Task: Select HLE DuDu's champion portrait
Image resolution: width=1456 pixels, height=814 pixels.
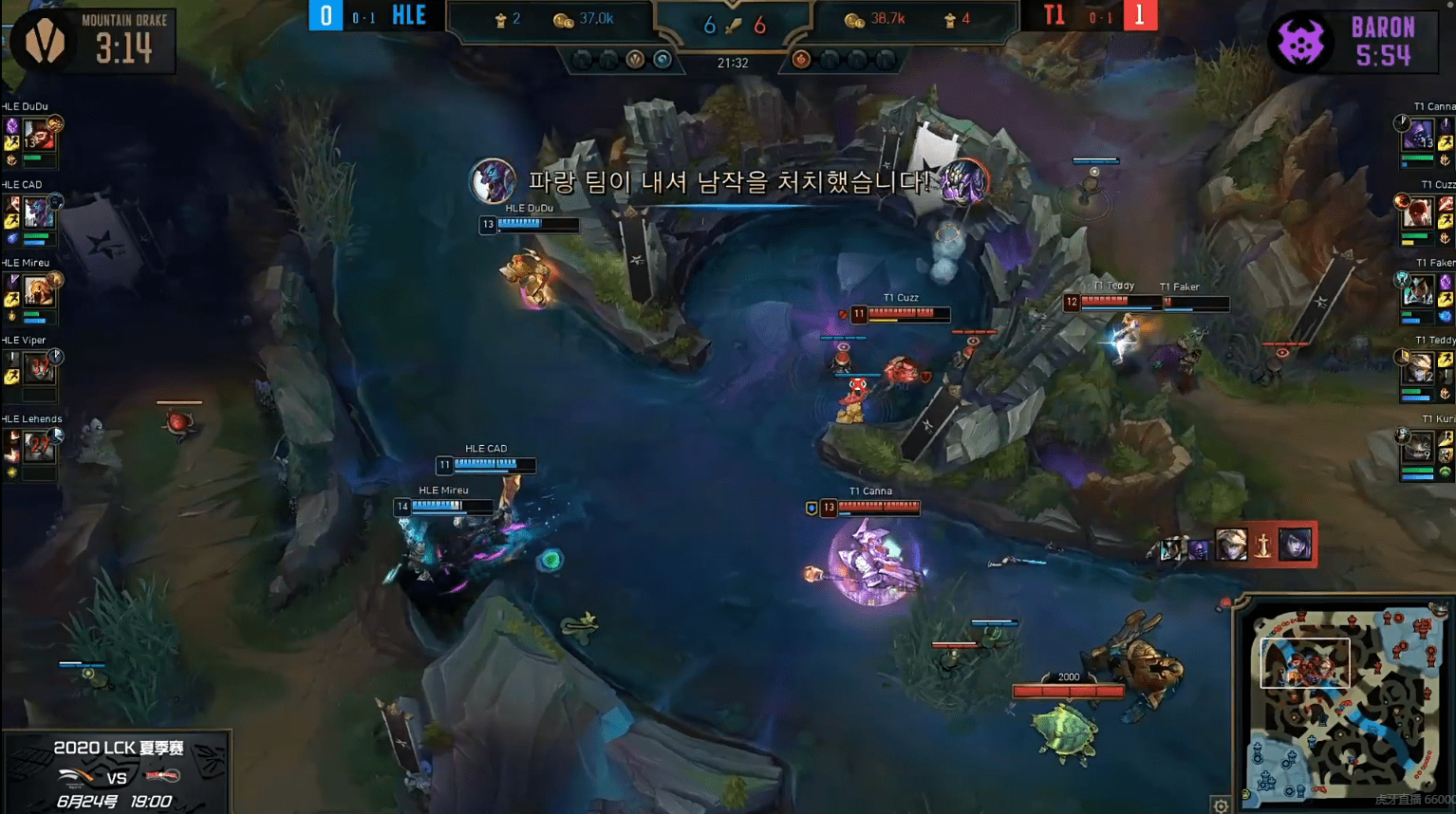Action: pyautogui.click(x=39, y=136)
